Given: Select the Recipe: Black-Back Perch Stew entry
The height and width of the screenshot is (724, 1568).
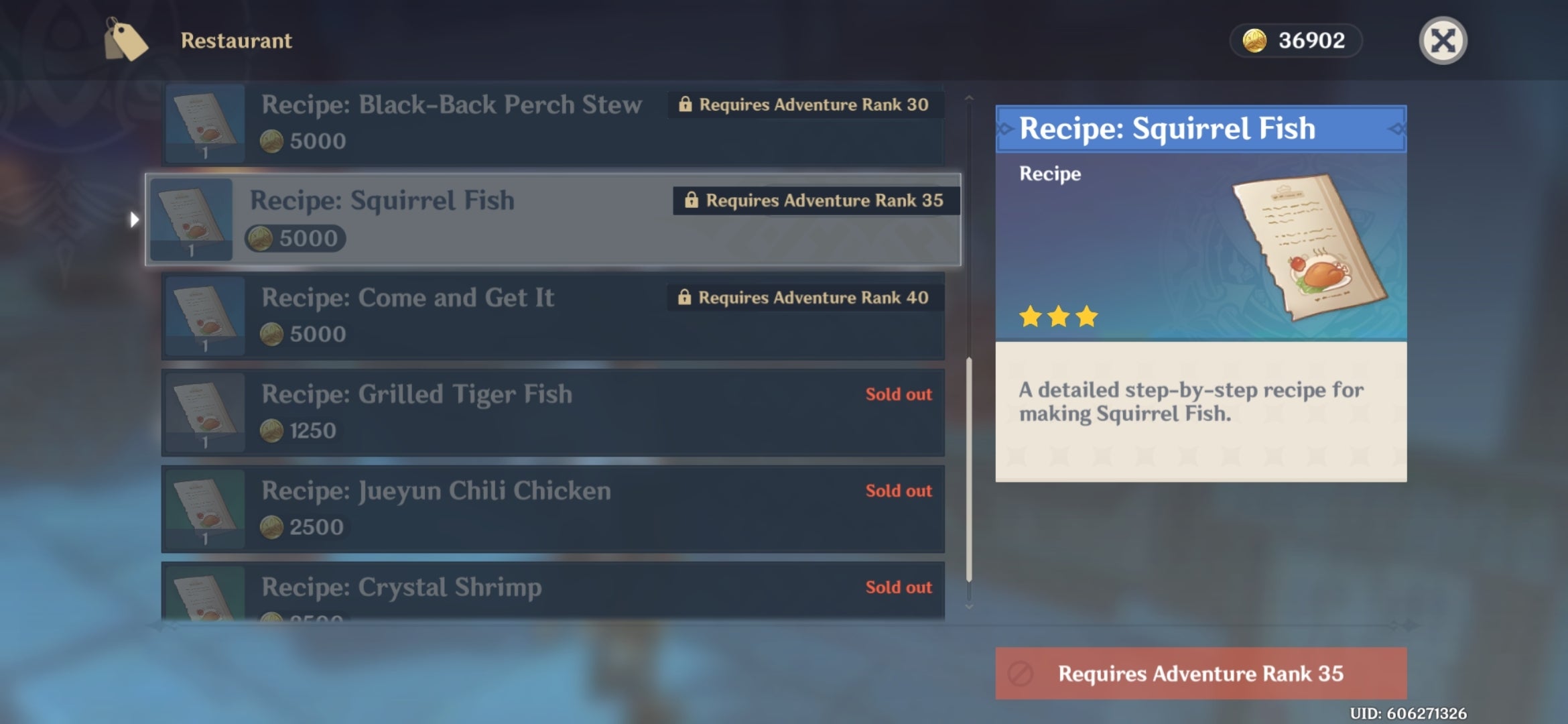Looking at the screenshot, I should click(x=469, y=124).
